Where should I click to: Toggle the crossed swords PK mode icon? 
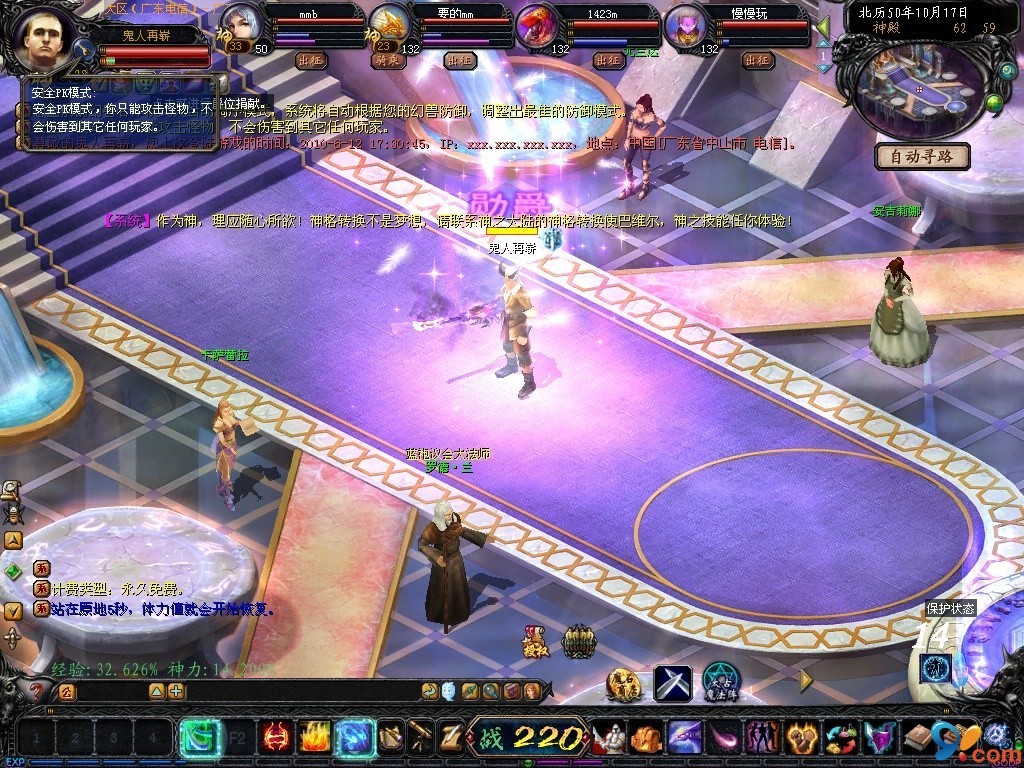click(673, 684)
